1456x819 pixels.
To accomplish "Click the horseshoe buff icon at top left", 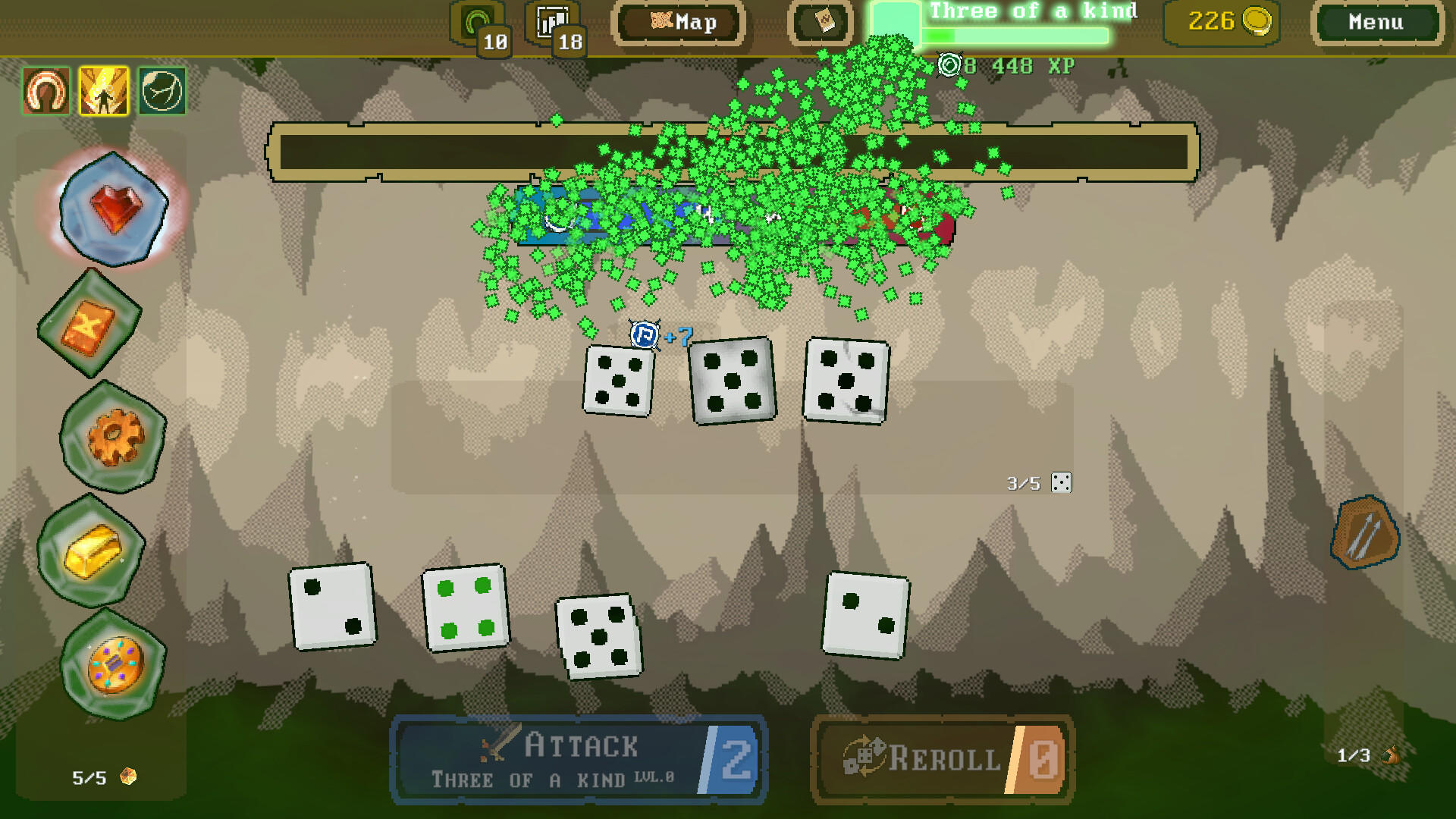I will pyautogui.click(x=44, y=93).
